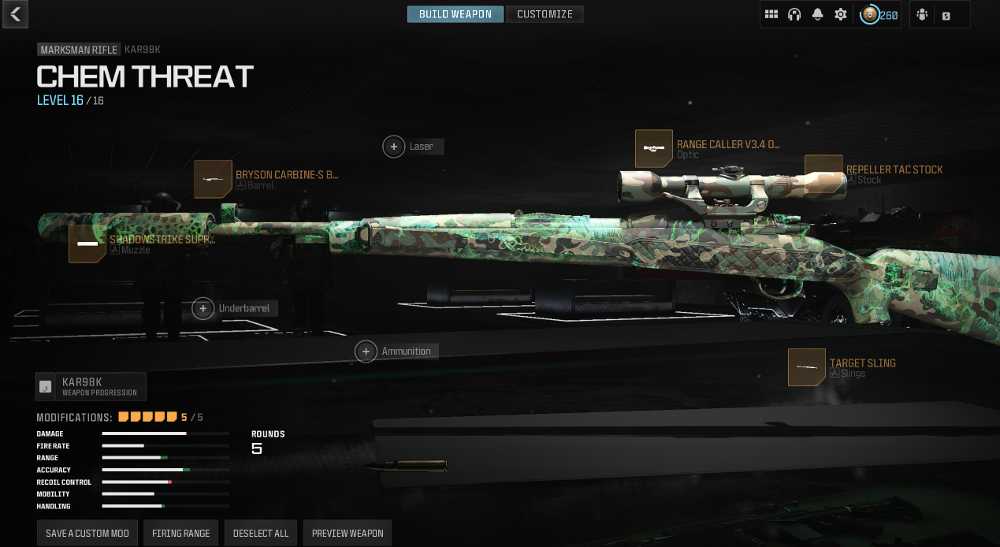Show notifications with the bell icon
The height and width of the screenshot is (547, 1000).
pyautogui.click(x=818, y=15)
